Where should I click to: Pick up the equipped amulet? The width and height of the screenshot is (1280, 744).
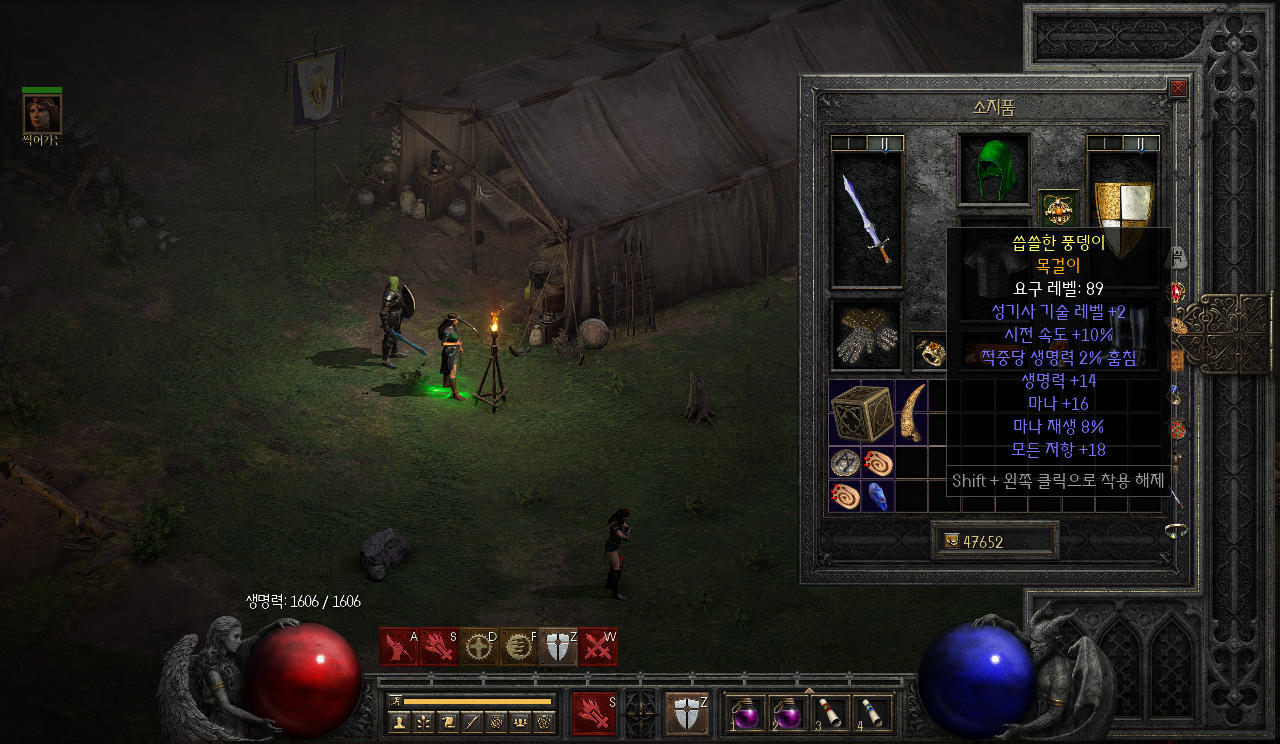(x=1058, y=208)
